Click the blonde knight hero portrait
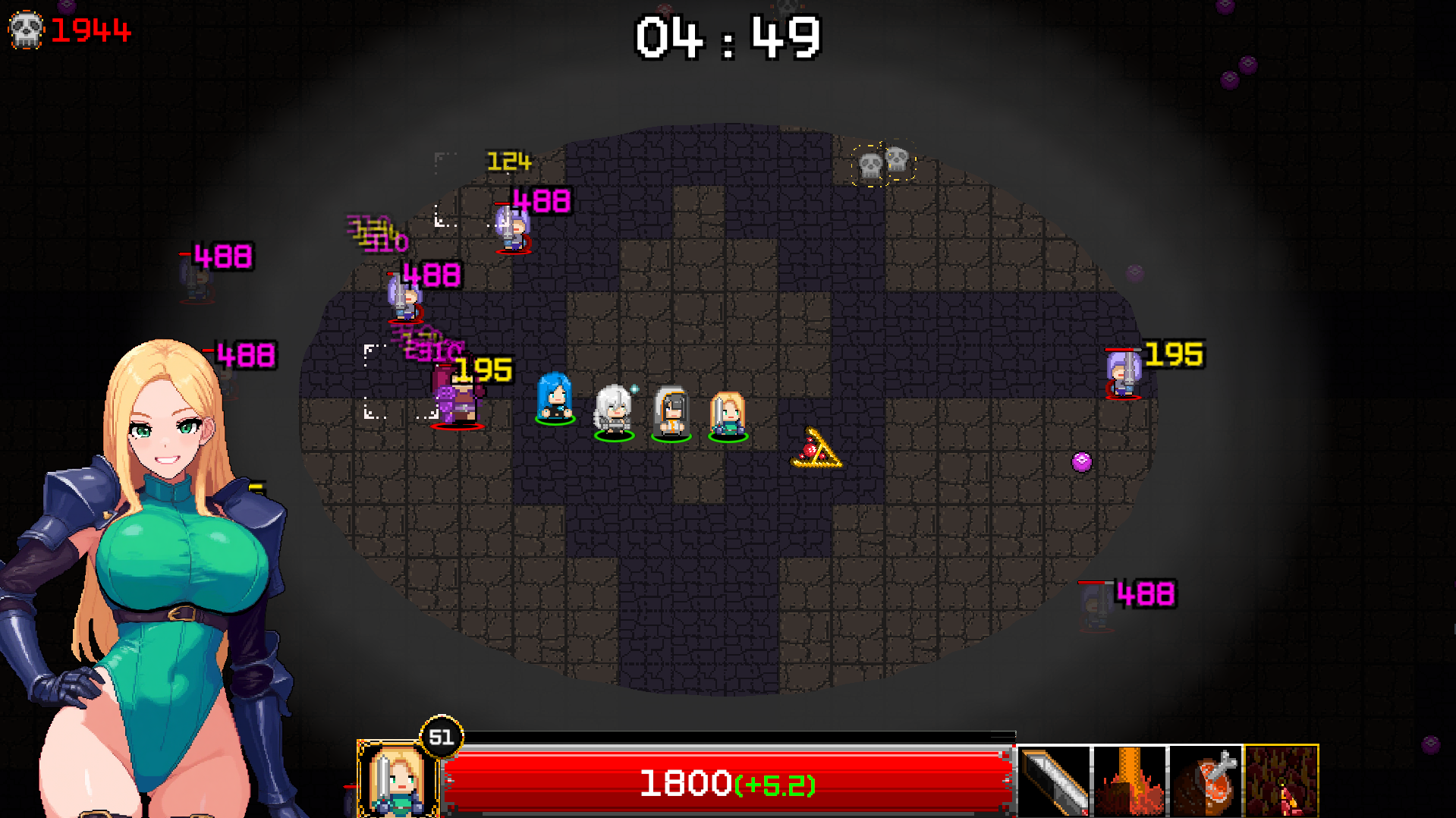The height and width of the screenshot is (818, 1456). 397,780
